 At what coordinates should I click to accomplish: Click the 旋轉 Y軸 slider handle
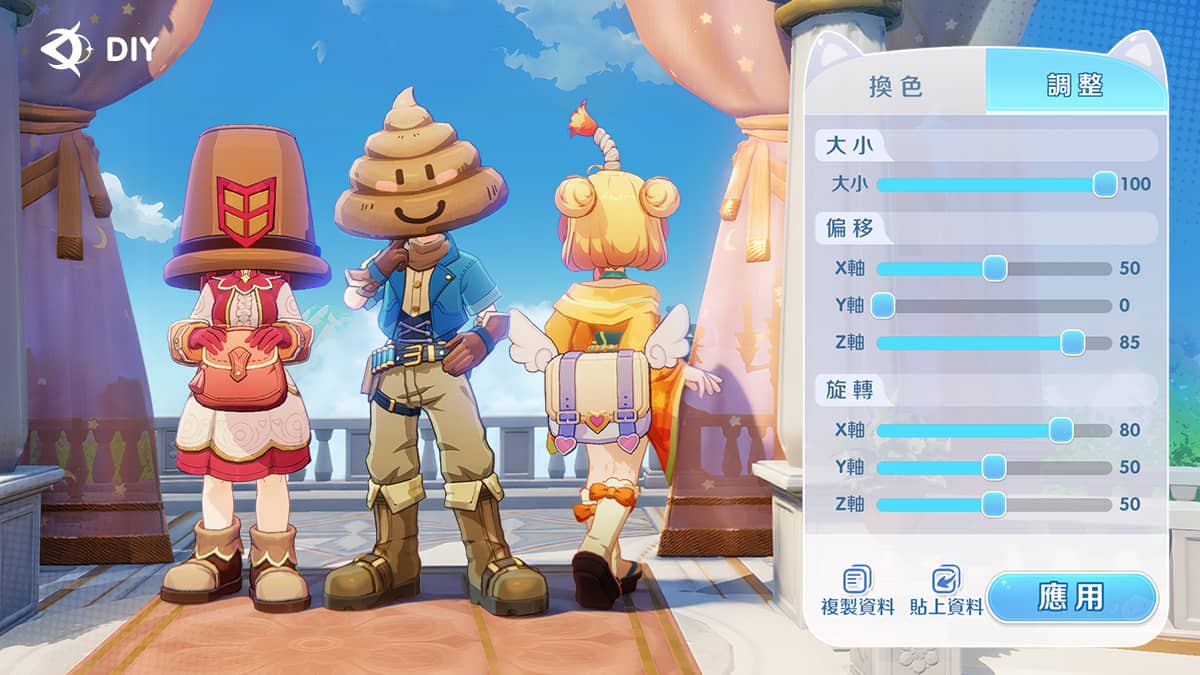[994, 467]
